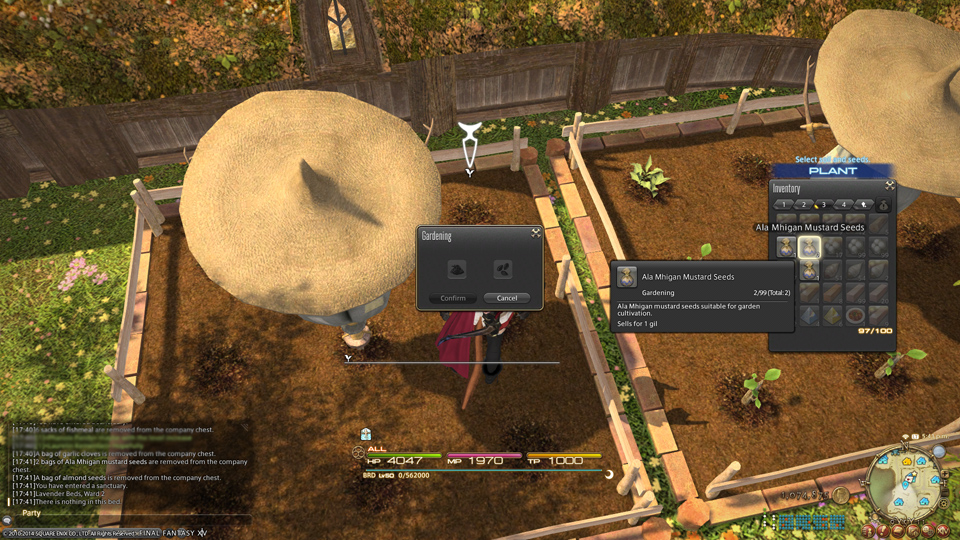The width and height of the screenshot is (960, 540).
Task: Close the Inventory window
Action: (x=889, y=186)
